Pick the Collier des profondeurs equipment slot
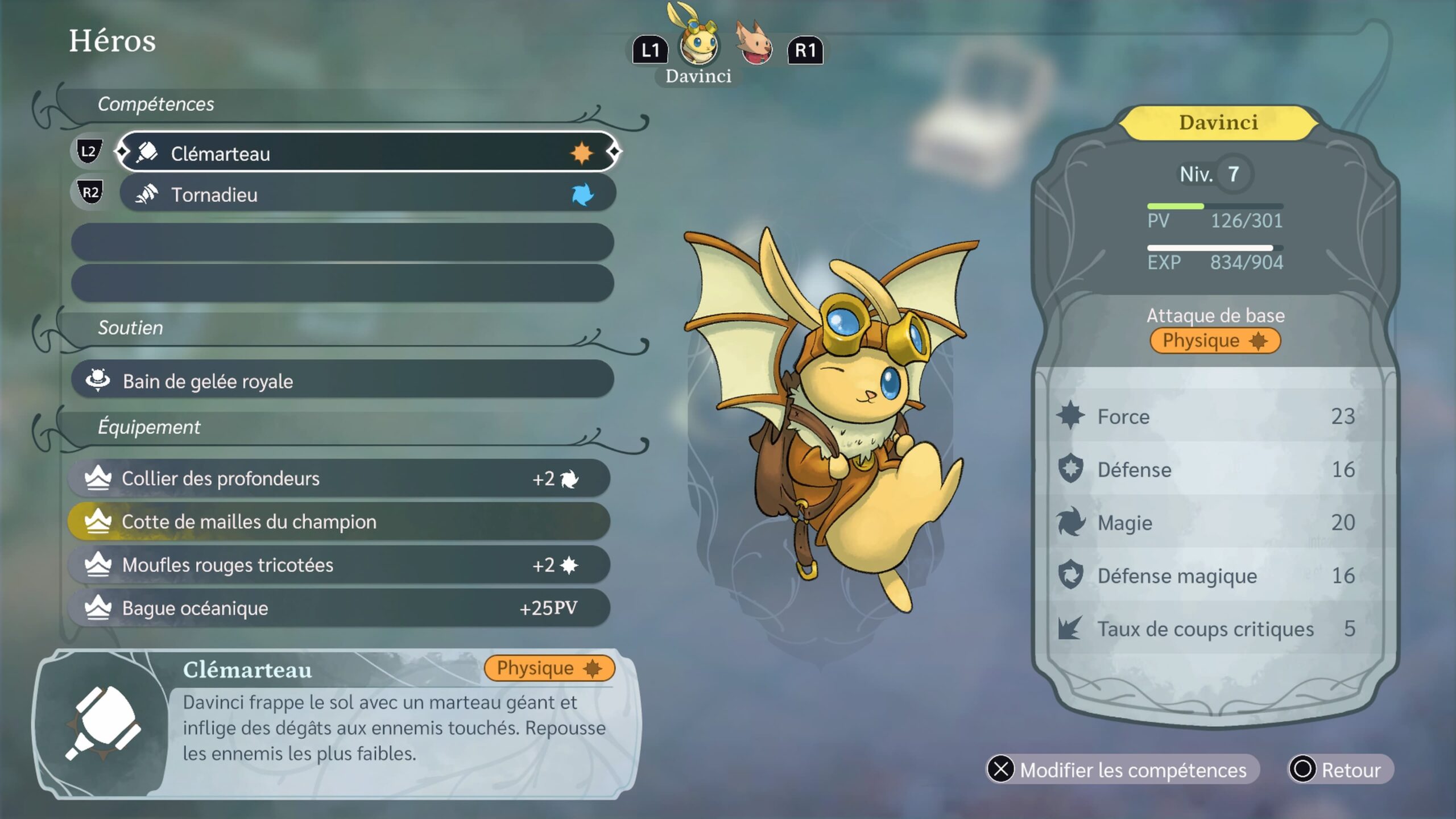This screenshot has width=1456, height=819. coord(339,478)
